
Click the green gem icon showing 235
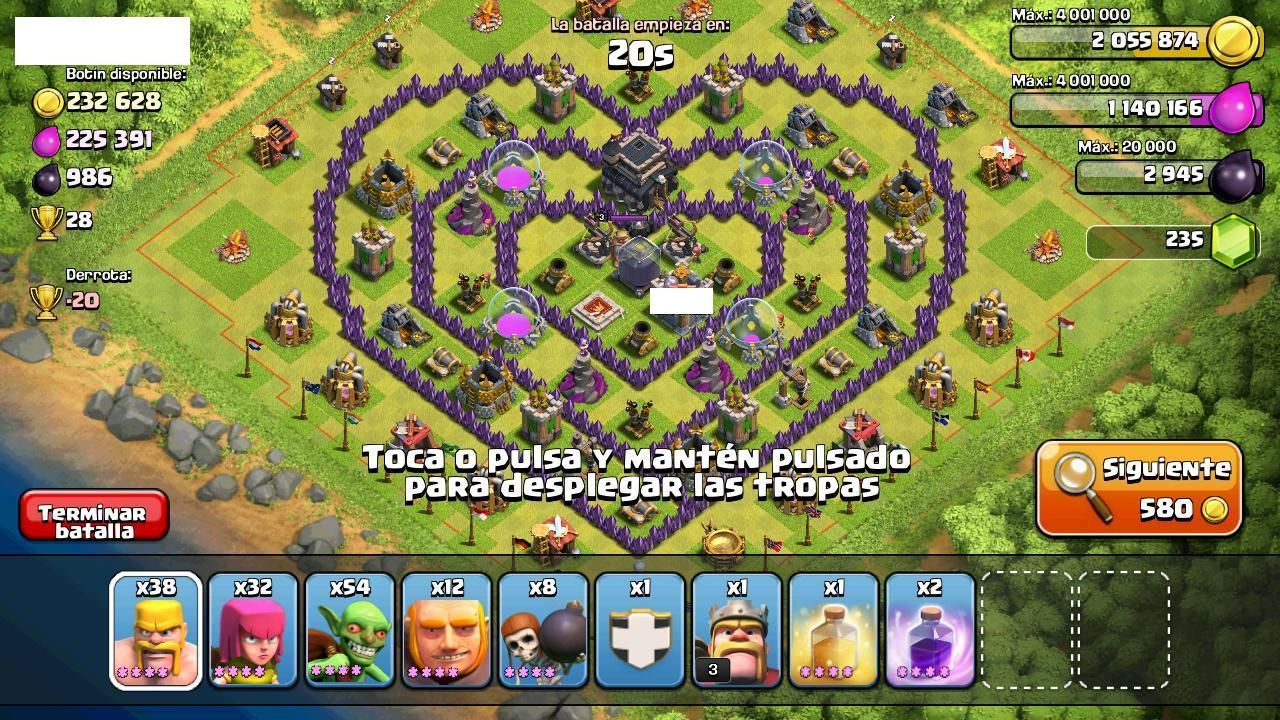click(x=1232, y=241)
